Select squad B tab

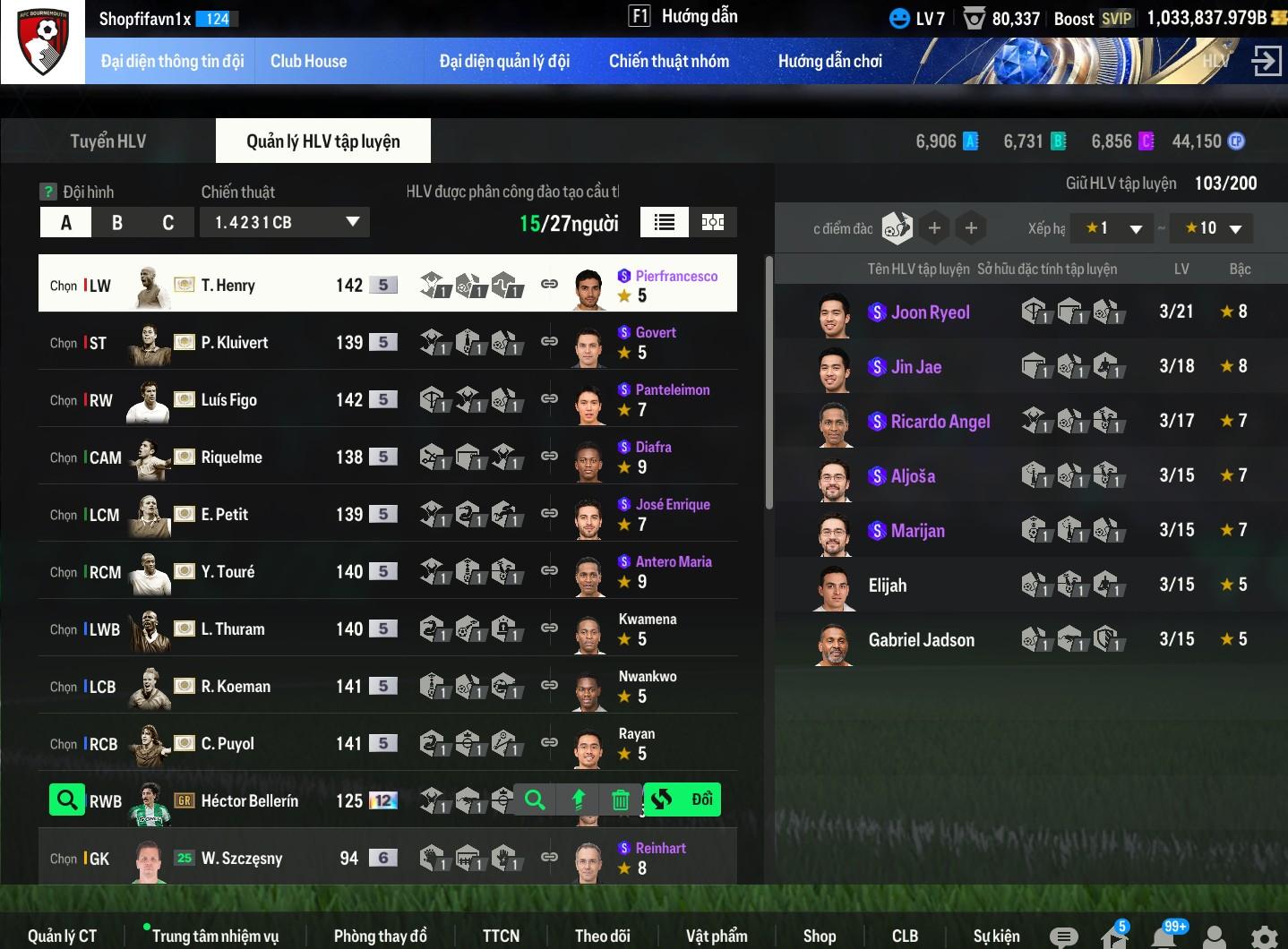[116, 223]
